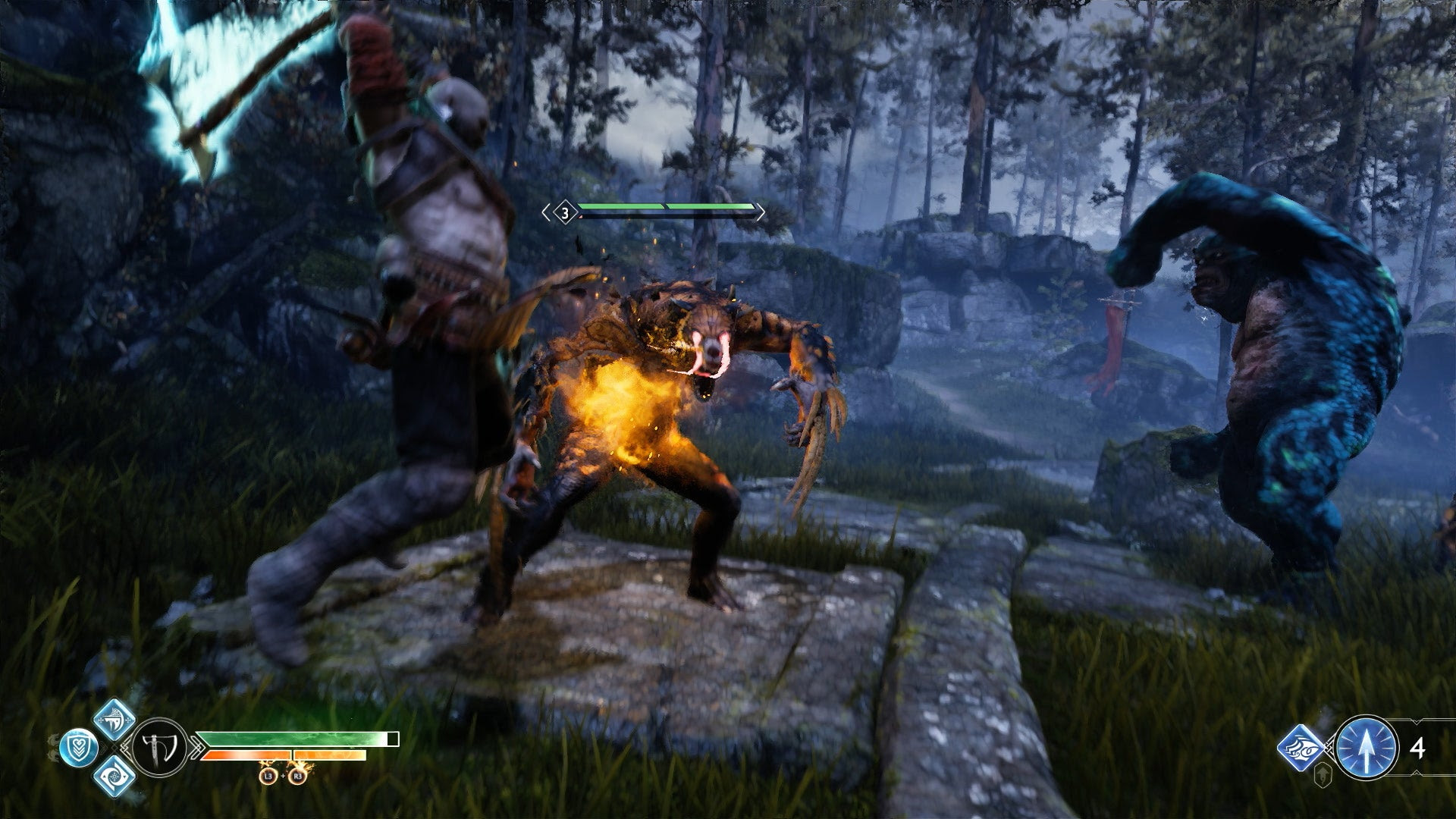Activate the blue diamond companion ability
Screen dimensions: 1456x819
point(1301,748)
